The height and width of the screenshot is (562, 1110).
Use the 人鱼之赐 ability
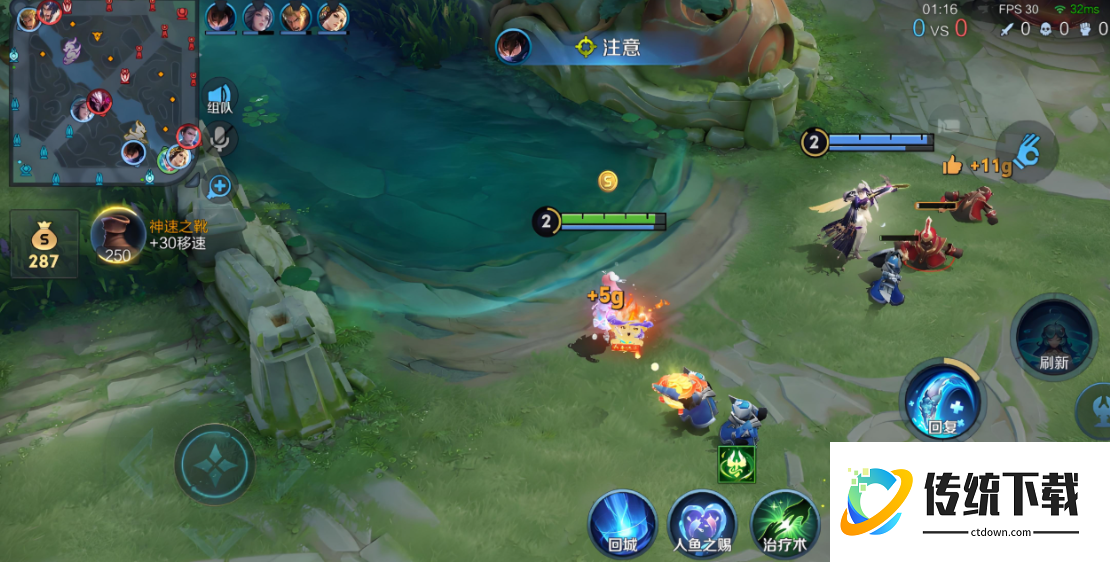(702, 523)
